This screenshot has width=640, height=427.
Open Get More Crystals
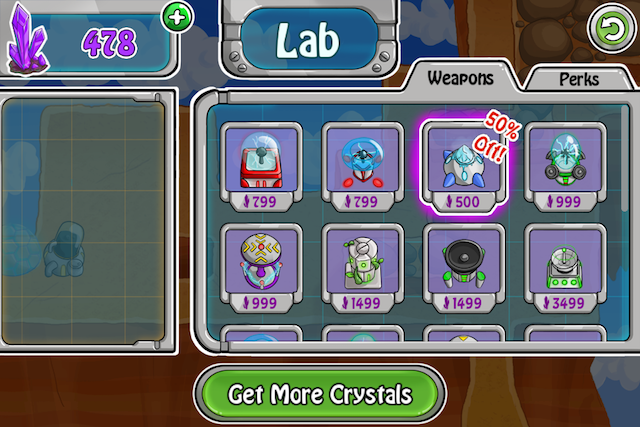tap(319, 393)
